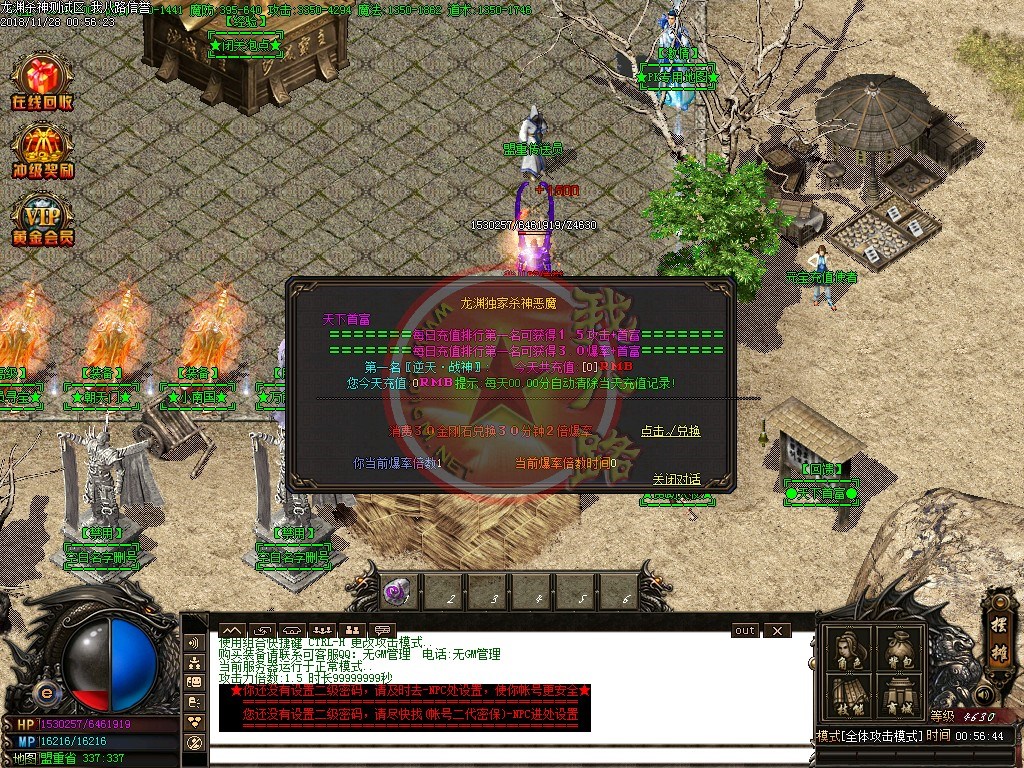This screenshot has width=1024, height=768.
Task: Close the NPC dialog via 关闭对话
Action: (677, 479)
